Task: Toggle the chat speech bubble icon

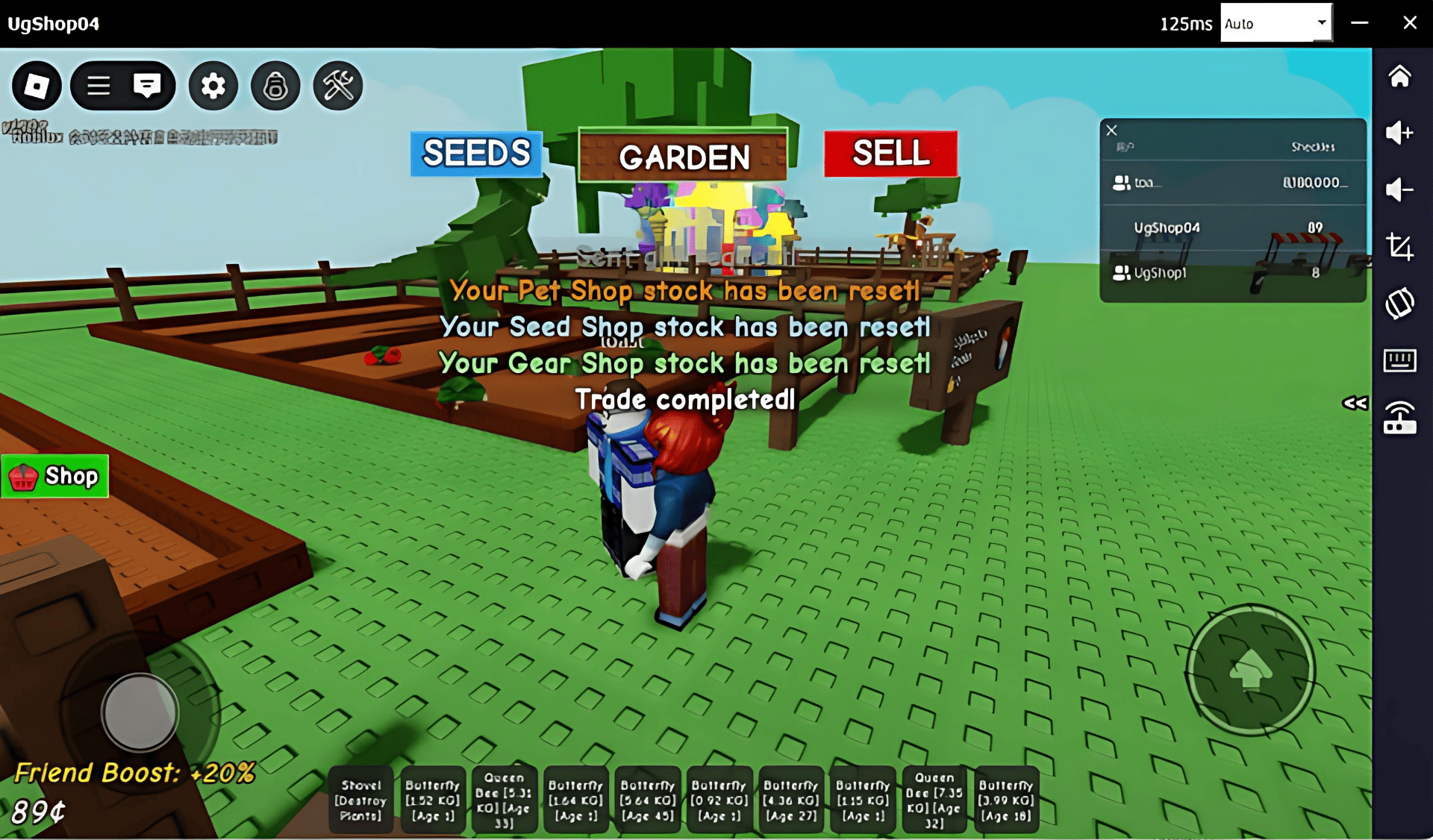Action: 147,86
